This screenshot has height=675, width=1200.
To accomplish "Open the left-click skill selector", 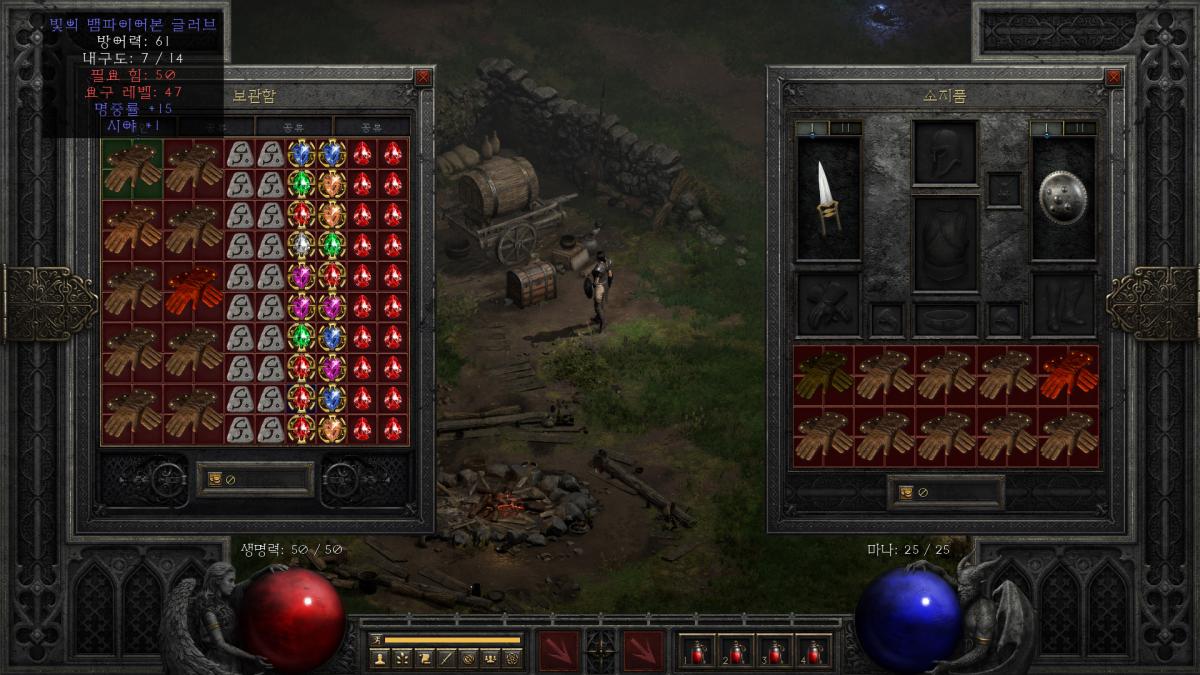I will click(x=559, y=649).
